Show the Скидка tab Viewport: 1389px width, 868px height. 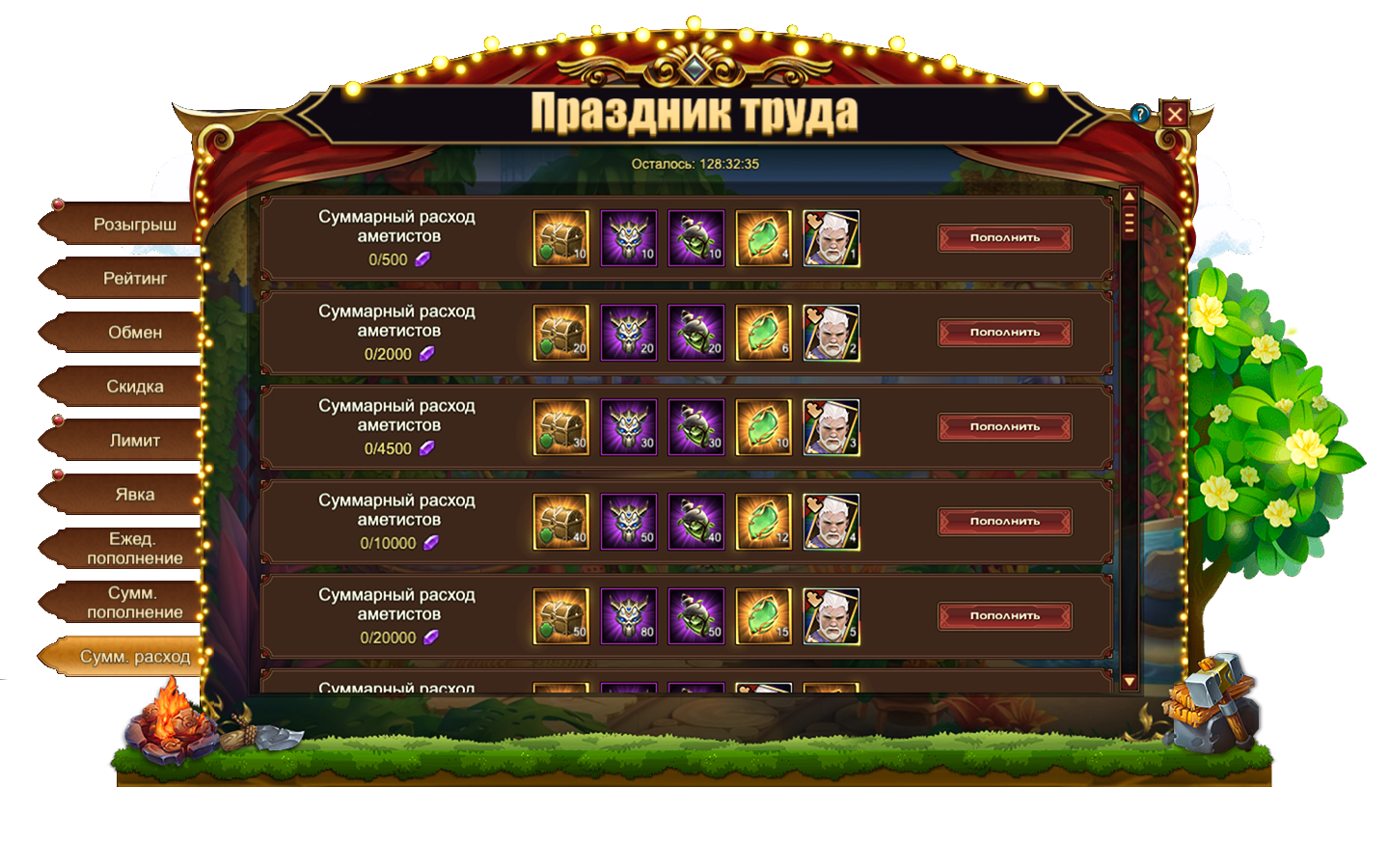[134, 387]
